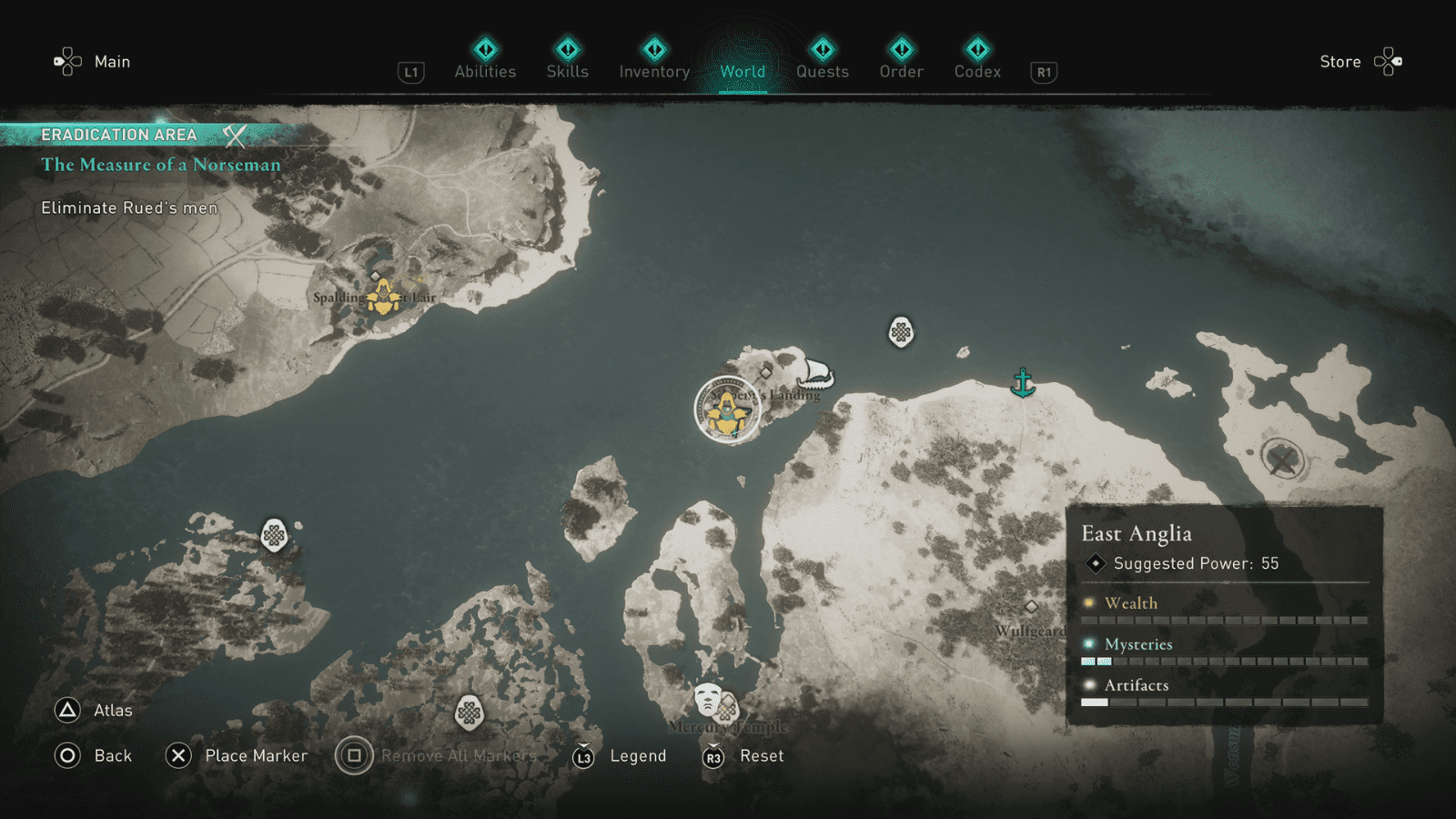Toggle the map Legend
Image resolution: width=1456 pixels, height=819 pixels.
click(x=638, y=755)
